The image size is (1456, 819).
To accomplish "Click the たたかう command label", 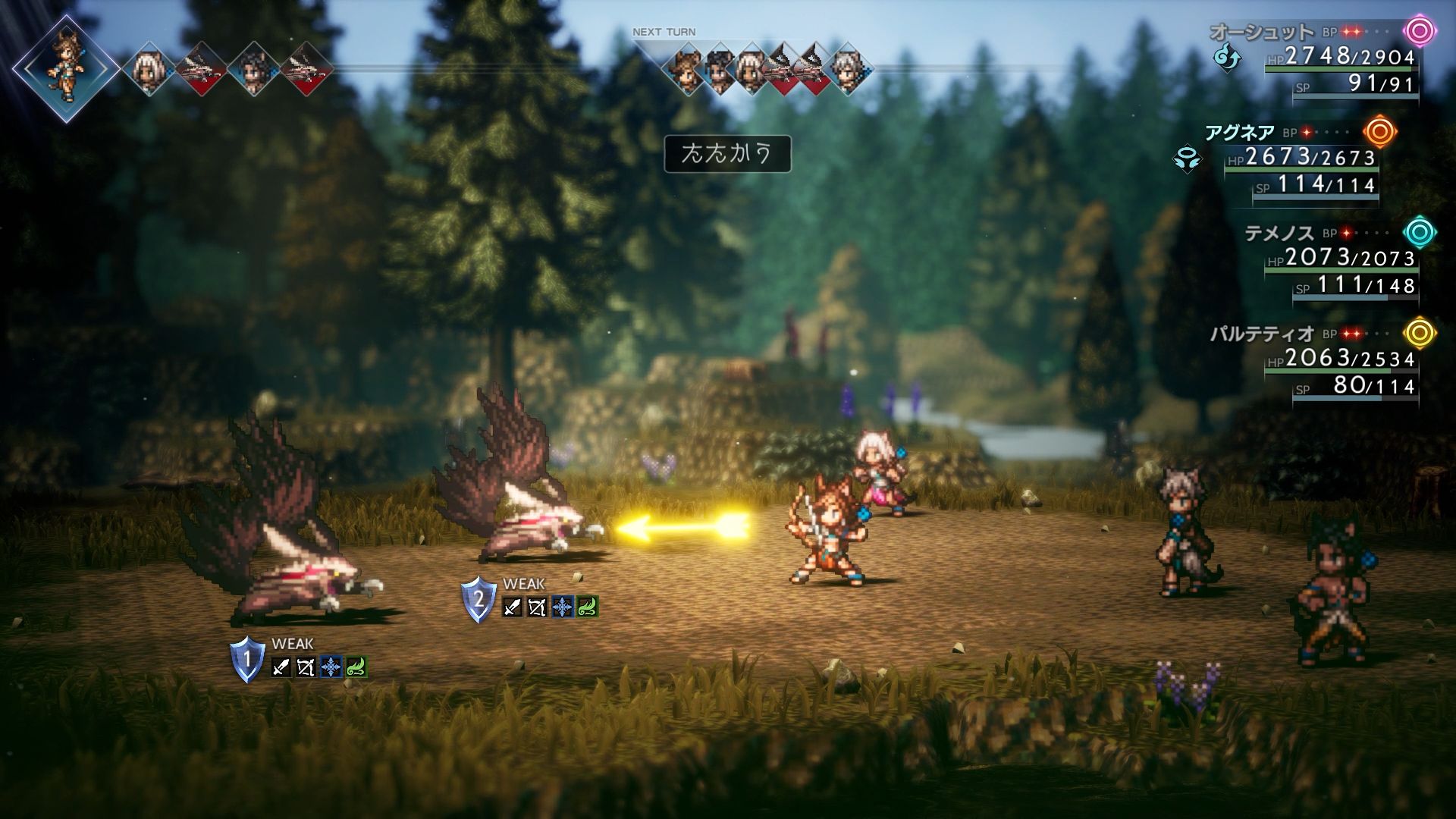I will (x=727, y=154).
